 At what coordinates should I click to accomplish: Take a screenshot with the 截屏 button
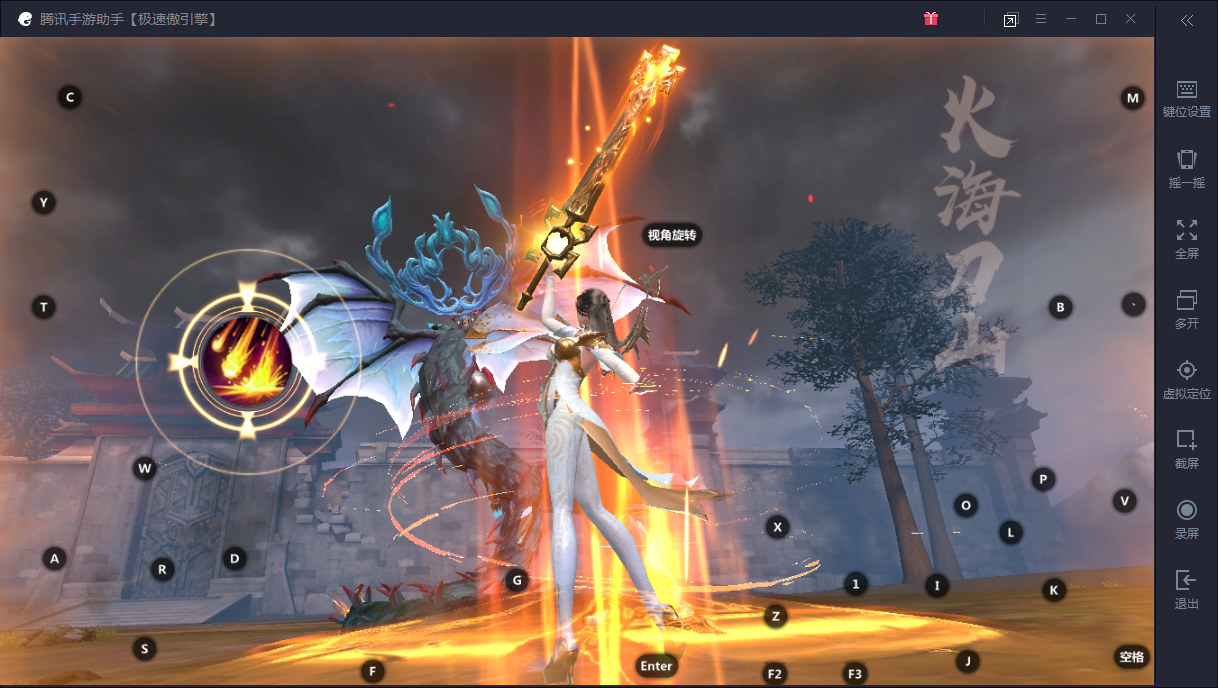[1186, 449]
